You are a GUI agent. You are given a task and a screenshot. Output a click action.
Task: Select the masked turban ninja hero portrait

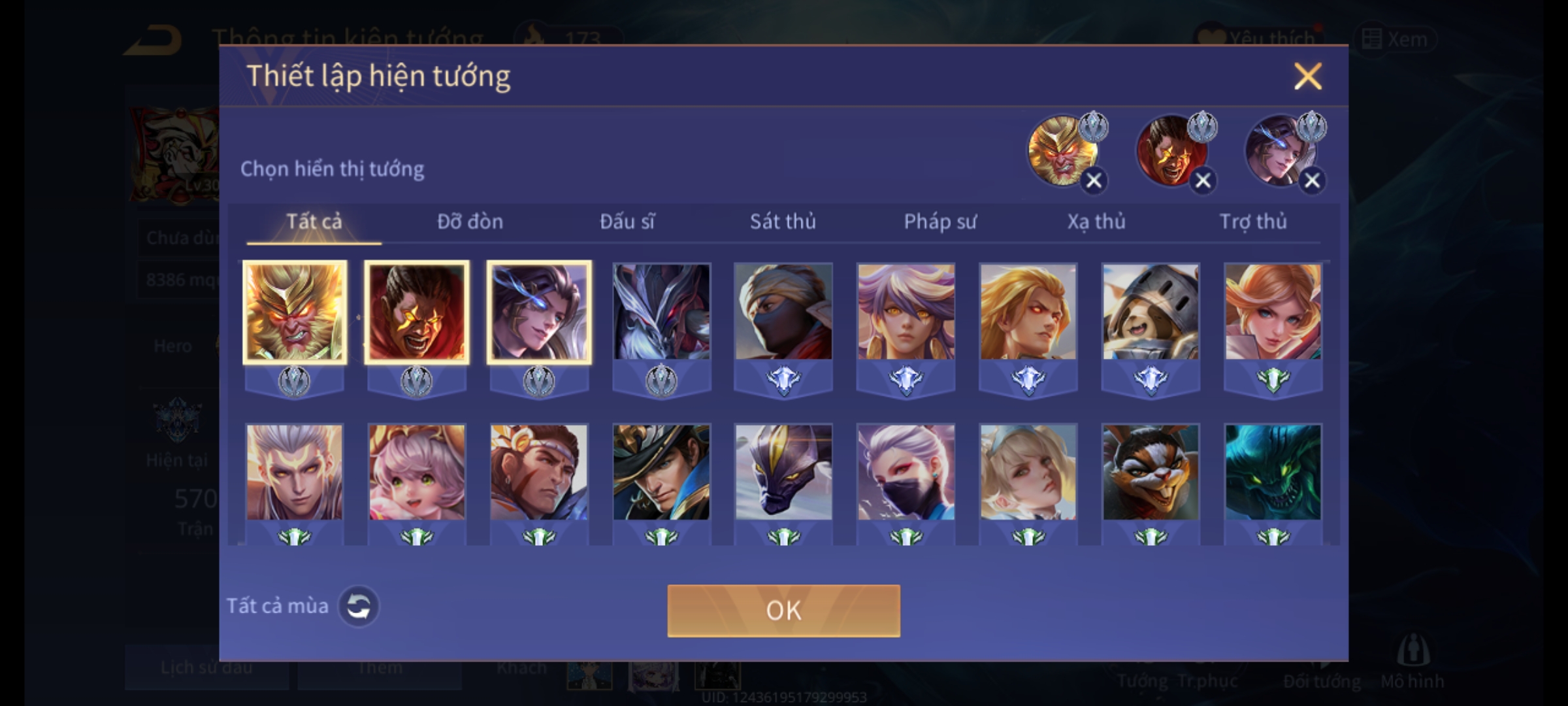click(783, 312)
